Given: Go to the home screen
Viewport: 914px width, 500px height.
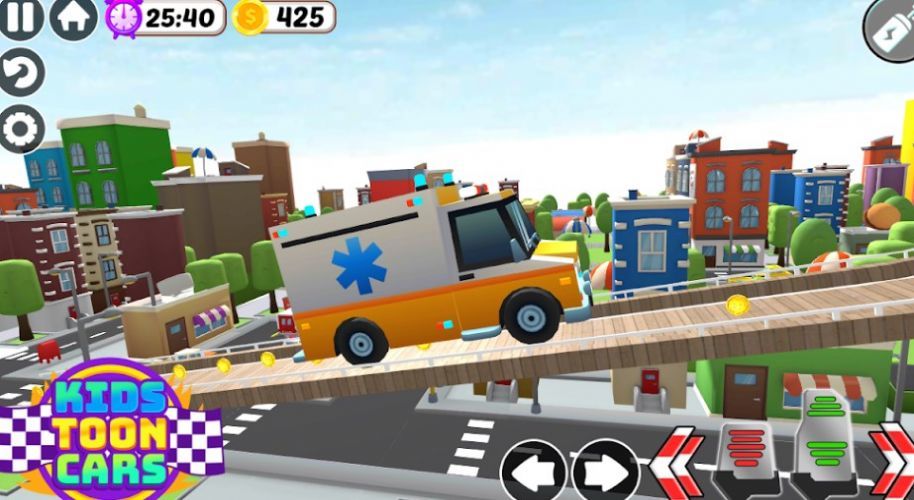Looking at the screenshot, I should click(73, 17).
